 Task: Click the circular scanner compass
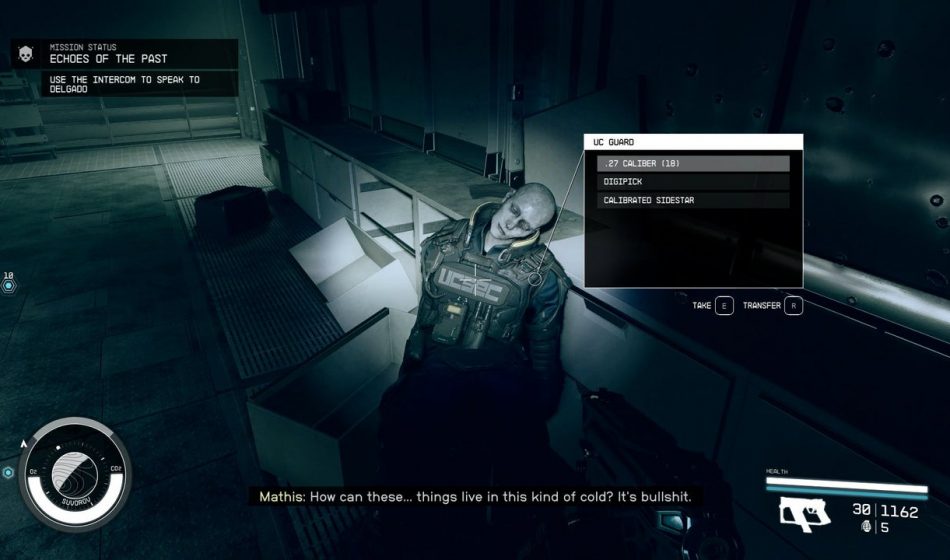76,472
